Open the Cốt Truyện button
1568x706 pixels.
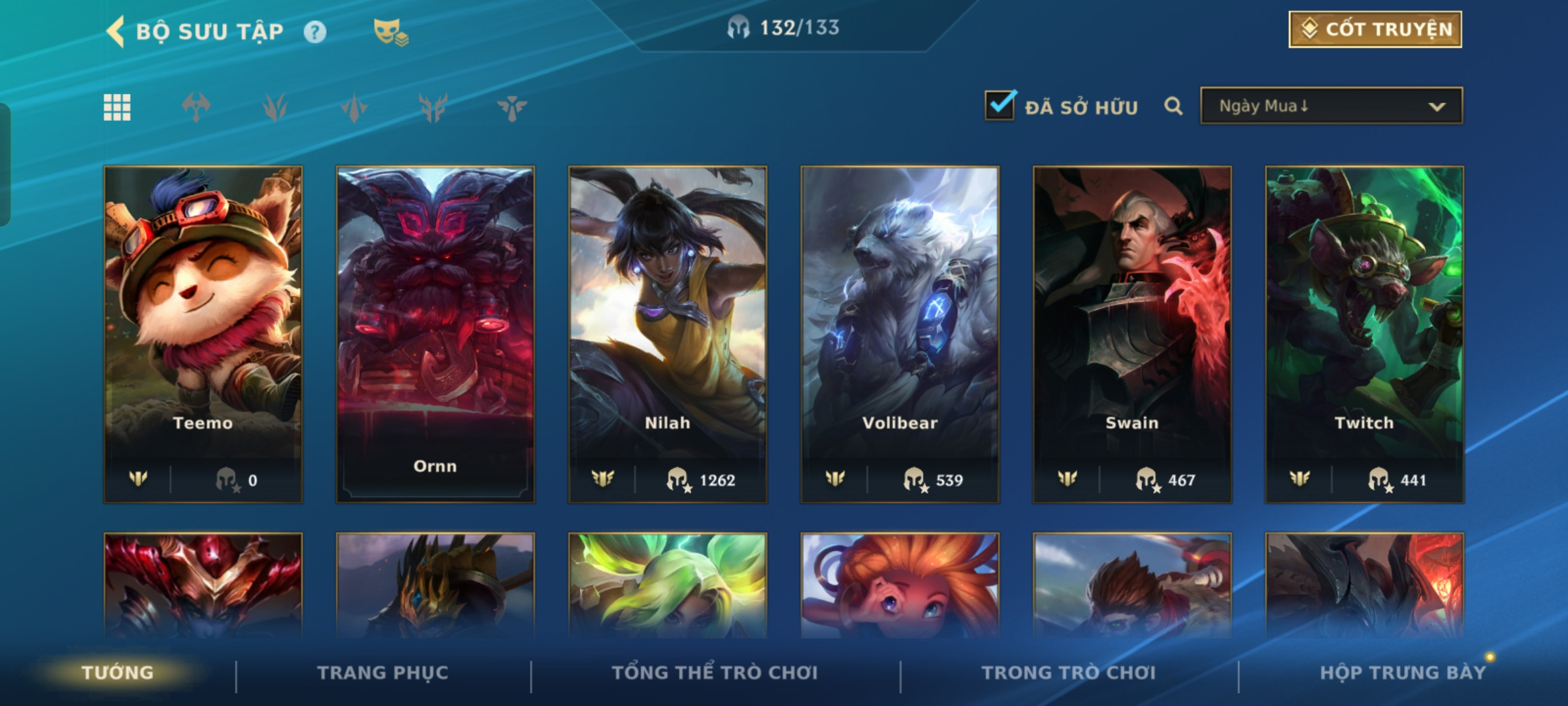(1375, 29)
